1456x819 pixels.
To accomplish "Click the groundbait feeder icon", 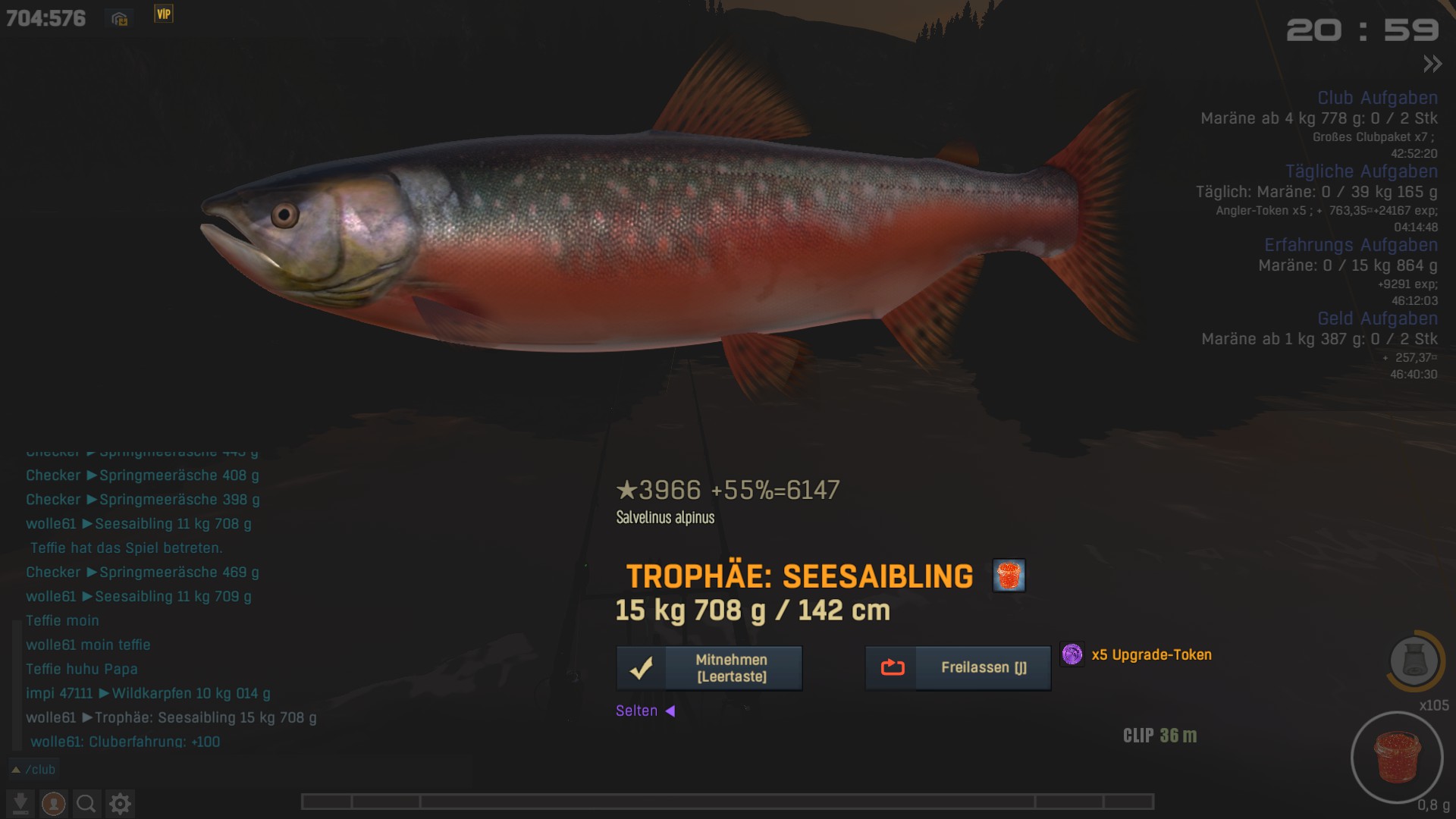I will click(x=1414, y=661).
